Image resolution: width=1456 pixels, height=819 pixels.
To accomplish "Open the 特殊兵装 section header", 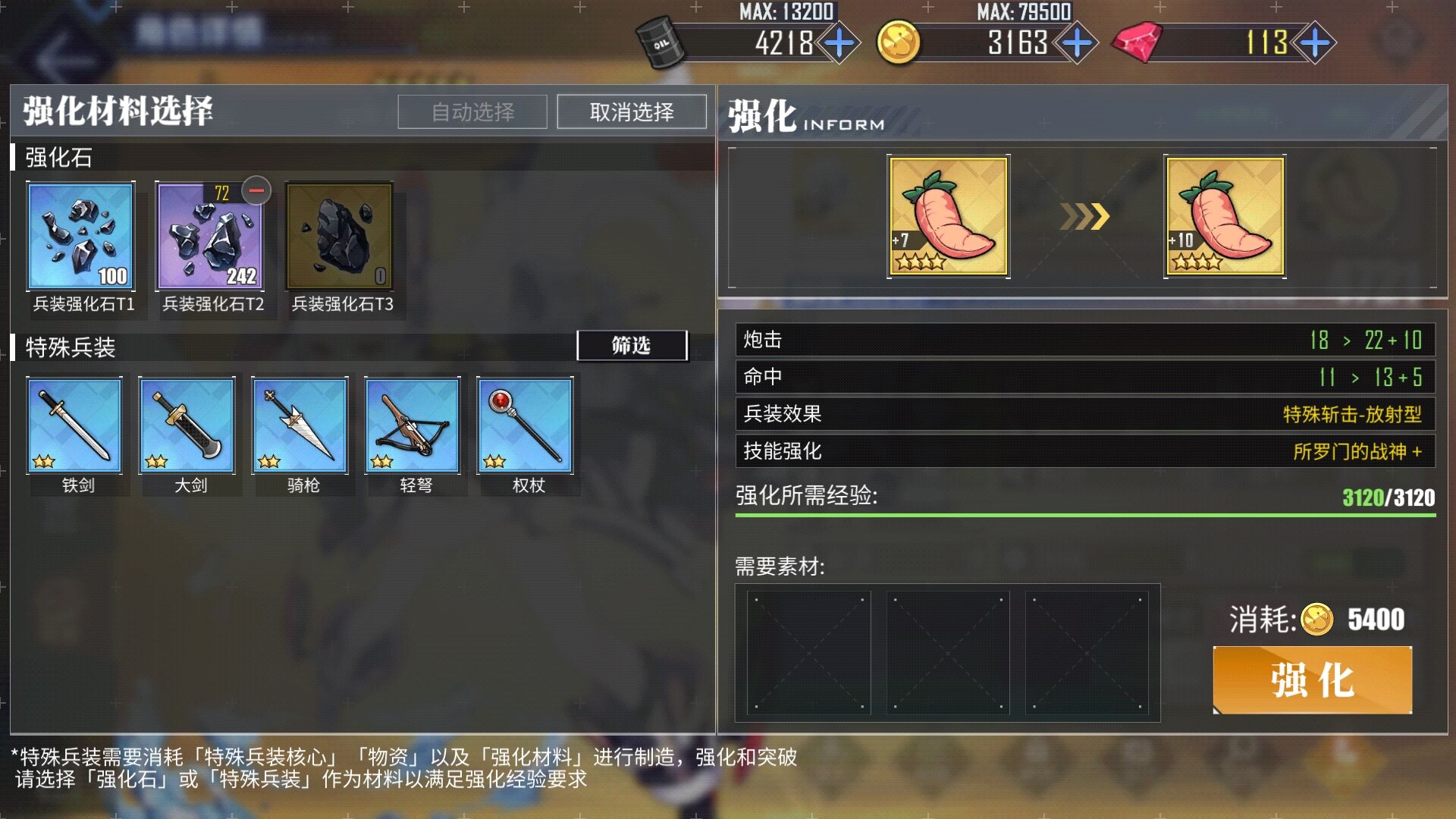I will coord(70,348).
